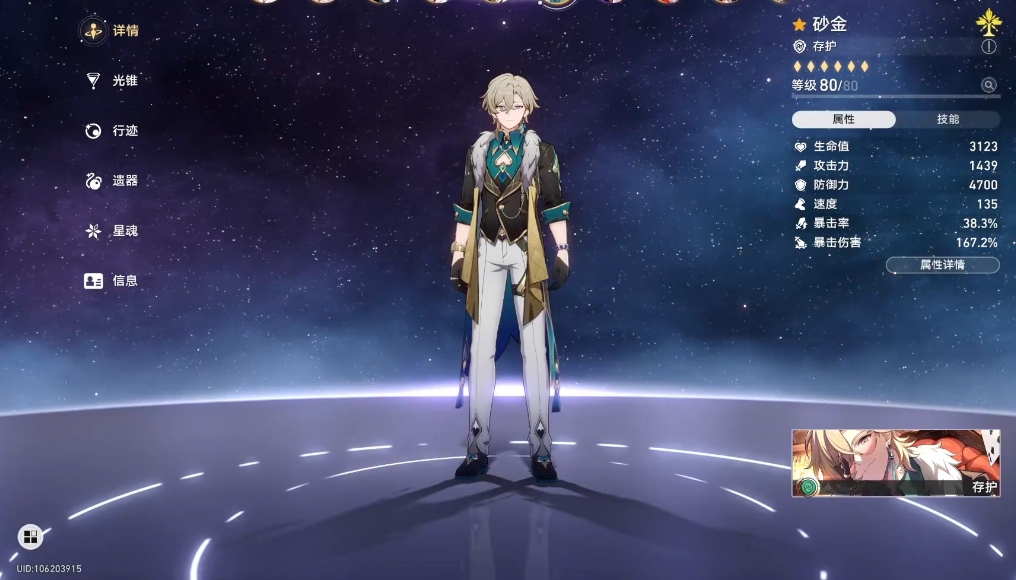Click the info icon beside 存护 path

[988, 46]
